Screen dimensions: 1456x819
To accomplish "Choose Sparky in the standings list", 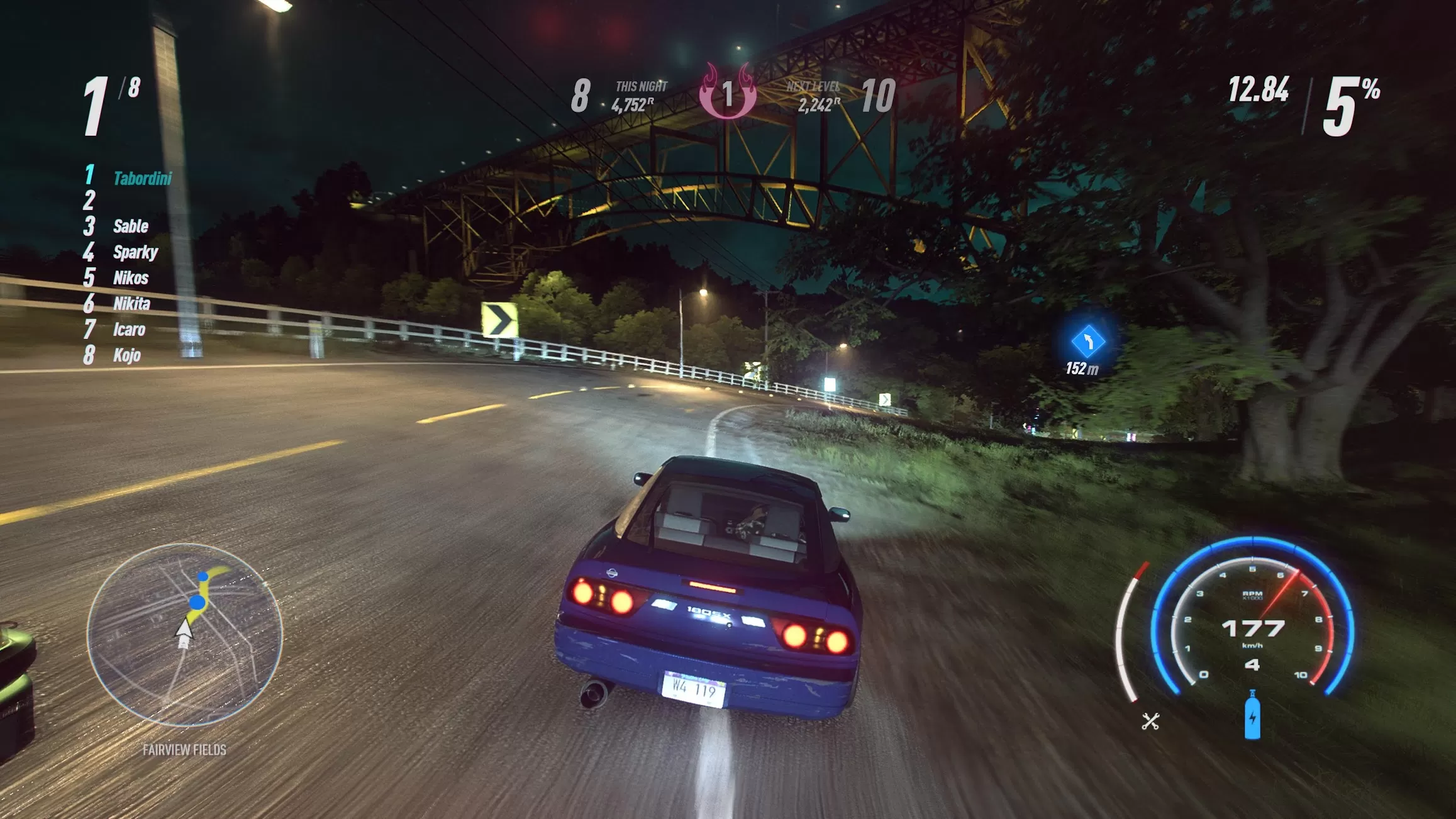I will coord(135,252).
